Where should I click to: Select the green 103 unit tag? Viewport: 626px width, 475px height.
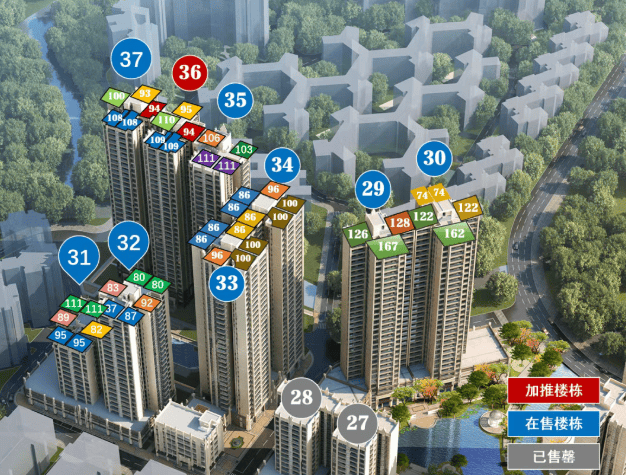tap(243, 149)
